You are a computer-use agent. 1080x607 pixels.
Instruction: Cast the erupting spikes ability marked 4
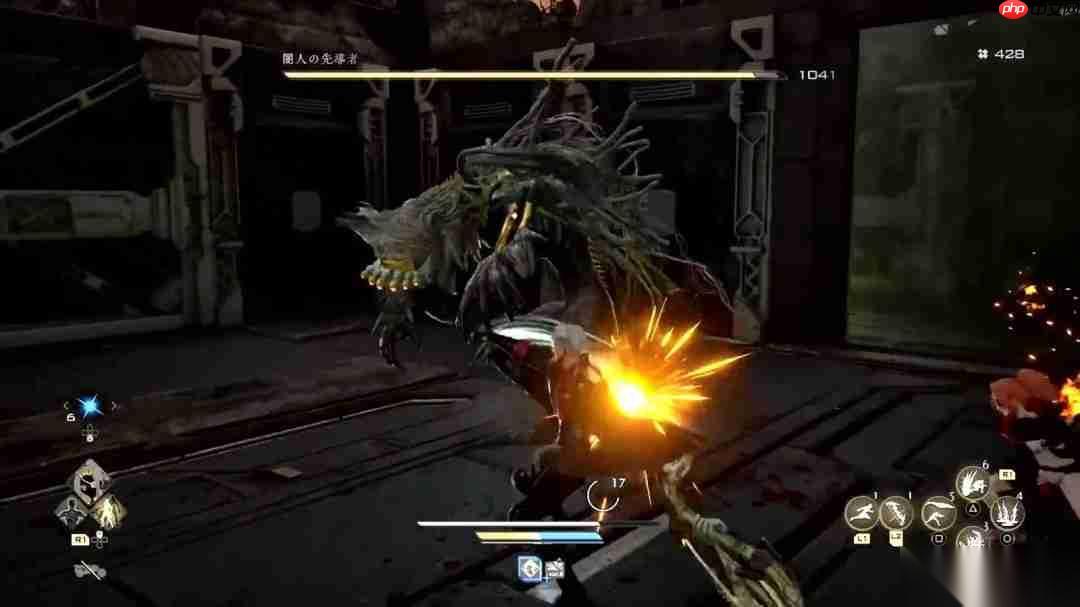(x=1006, y=514)
